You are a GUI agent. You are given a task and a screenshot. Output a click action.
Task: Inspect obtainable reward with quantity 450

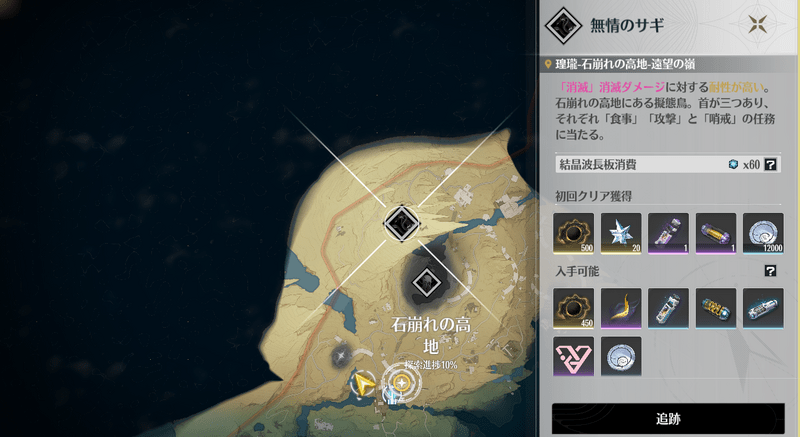click(573, 308)
